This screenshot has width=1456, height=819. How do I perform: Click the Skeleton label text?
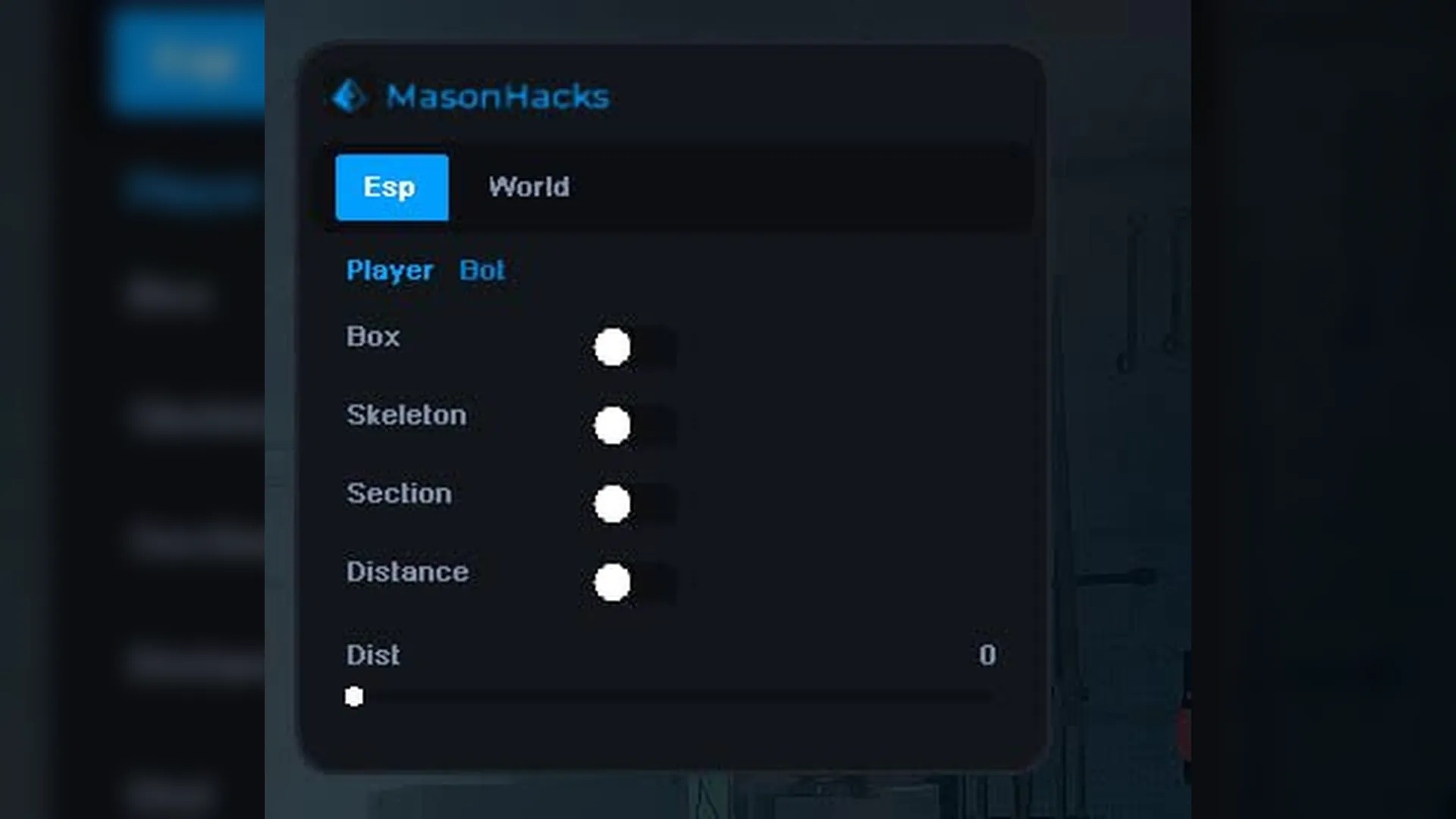click(406, 416)
